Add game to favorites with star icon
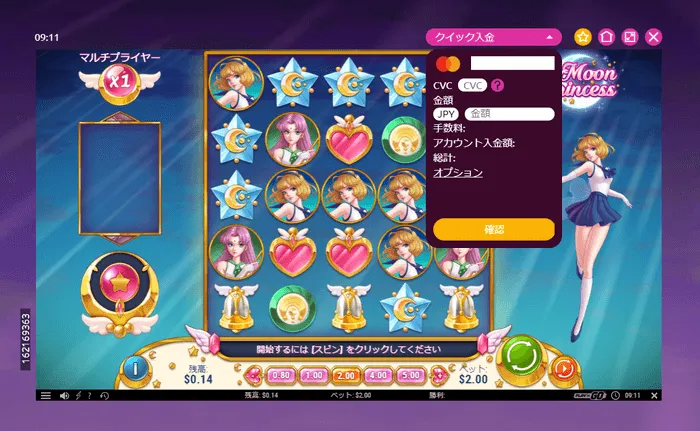This screenshot has width=700, height=431. (583, 37)
